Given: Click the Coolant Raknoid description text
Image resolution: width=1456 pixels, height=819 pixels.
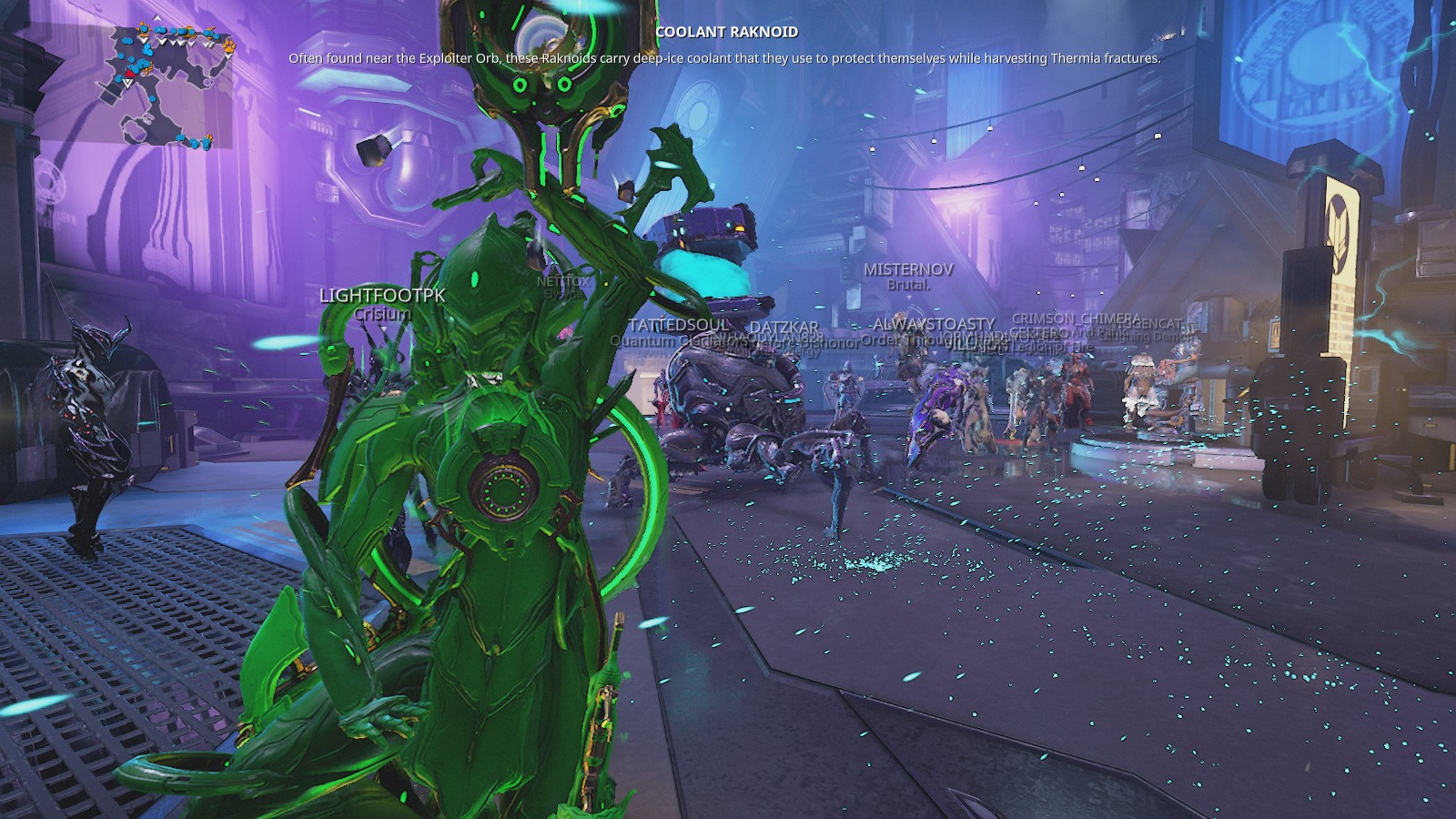Looking at the screenshot, I should pos(728,57).
